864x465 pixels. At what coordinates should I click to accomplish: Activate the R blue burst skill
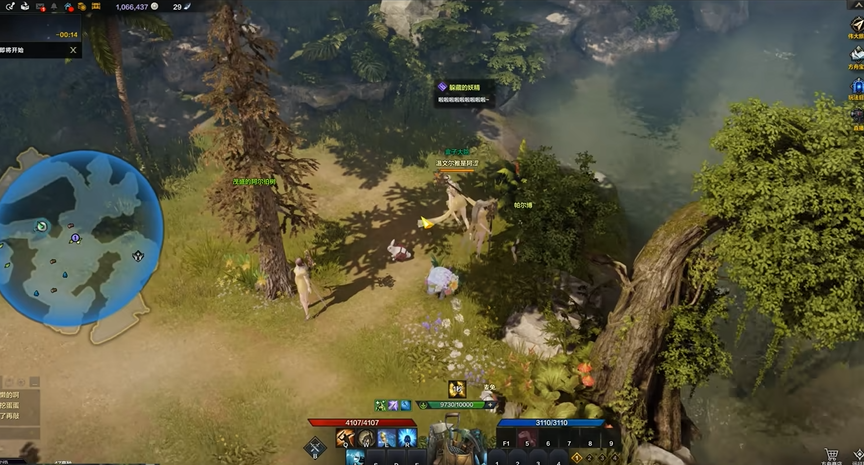pyautogui.click(x=408, y=439)
